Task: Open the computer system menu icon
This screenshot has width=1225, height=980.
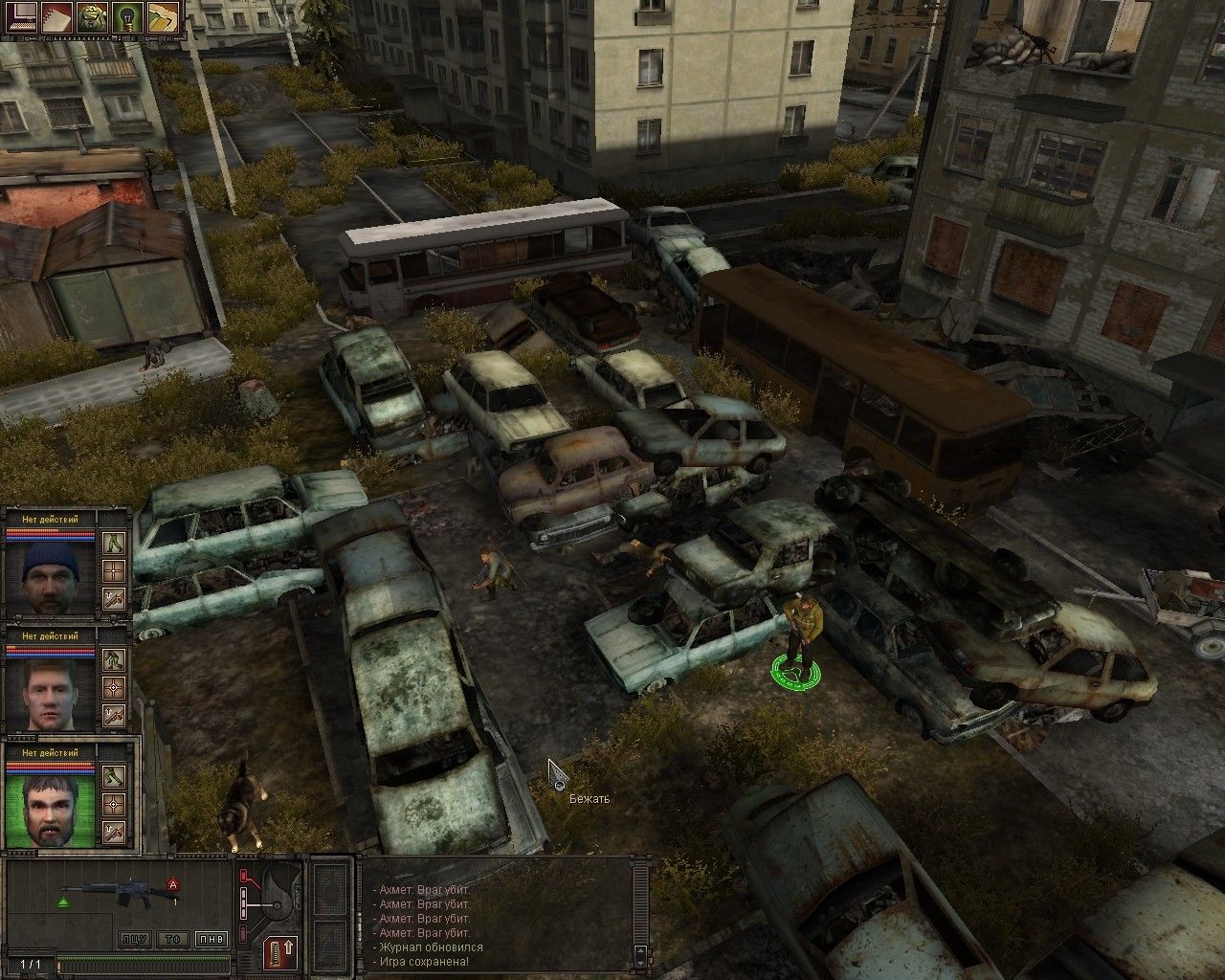Action: tap(19, 17)
